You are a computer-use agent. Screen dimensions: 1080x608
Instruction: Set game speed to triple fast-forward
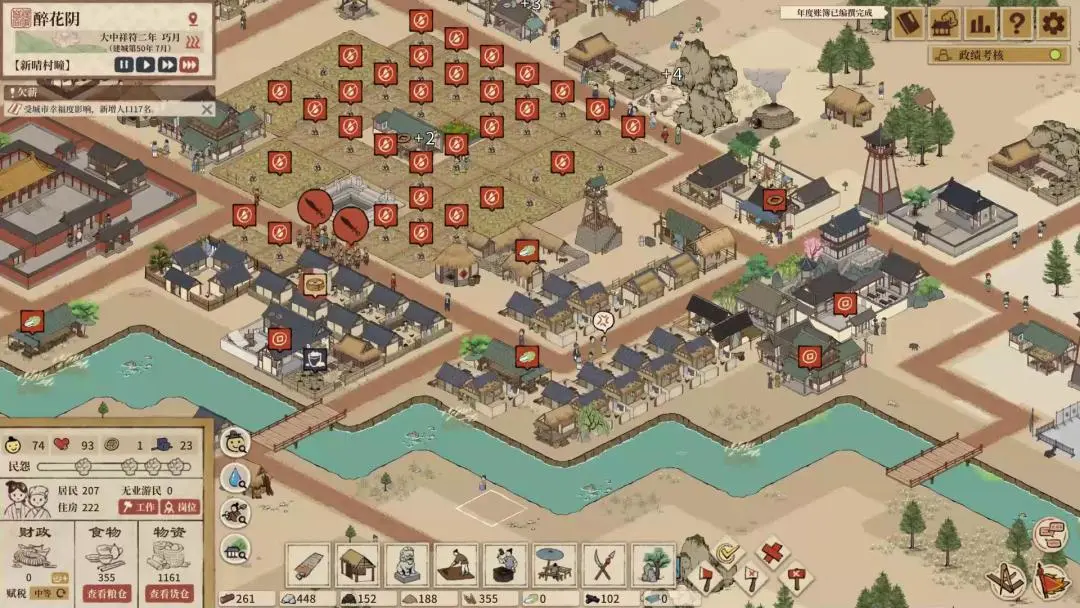click(x=188, y=65)
